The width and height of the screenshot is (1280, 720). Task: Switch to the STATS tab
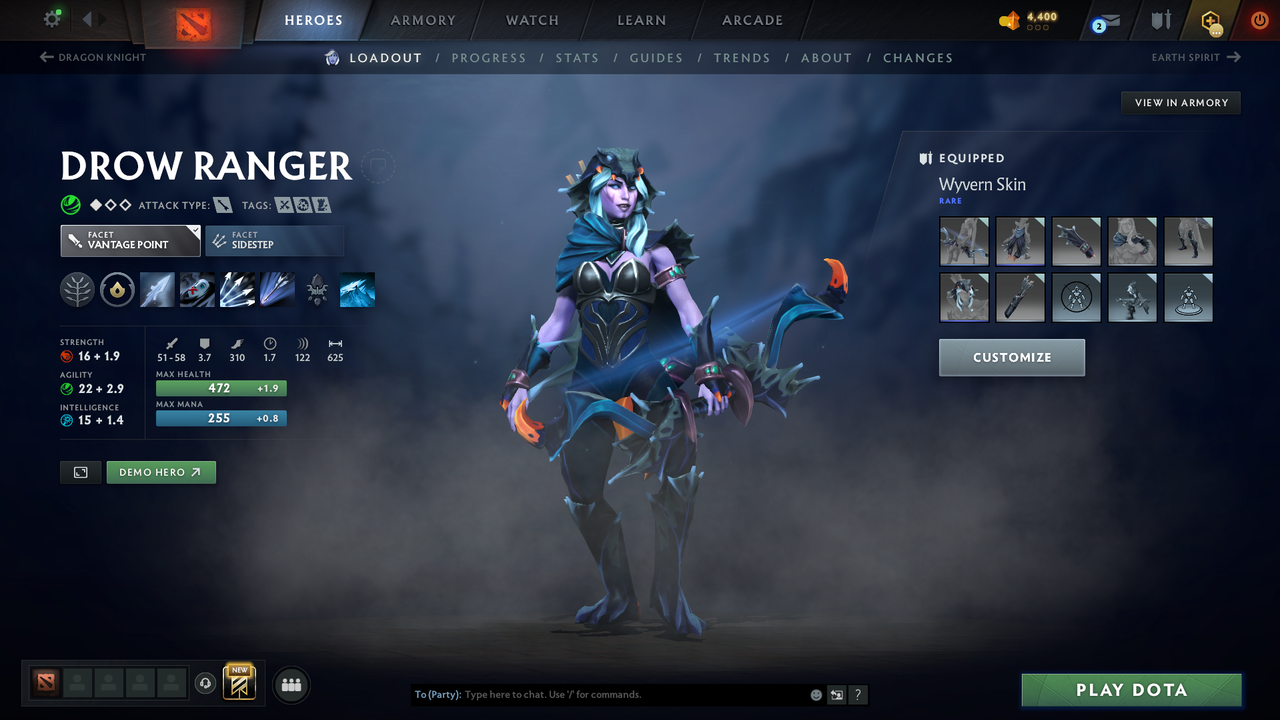(577, 57)
